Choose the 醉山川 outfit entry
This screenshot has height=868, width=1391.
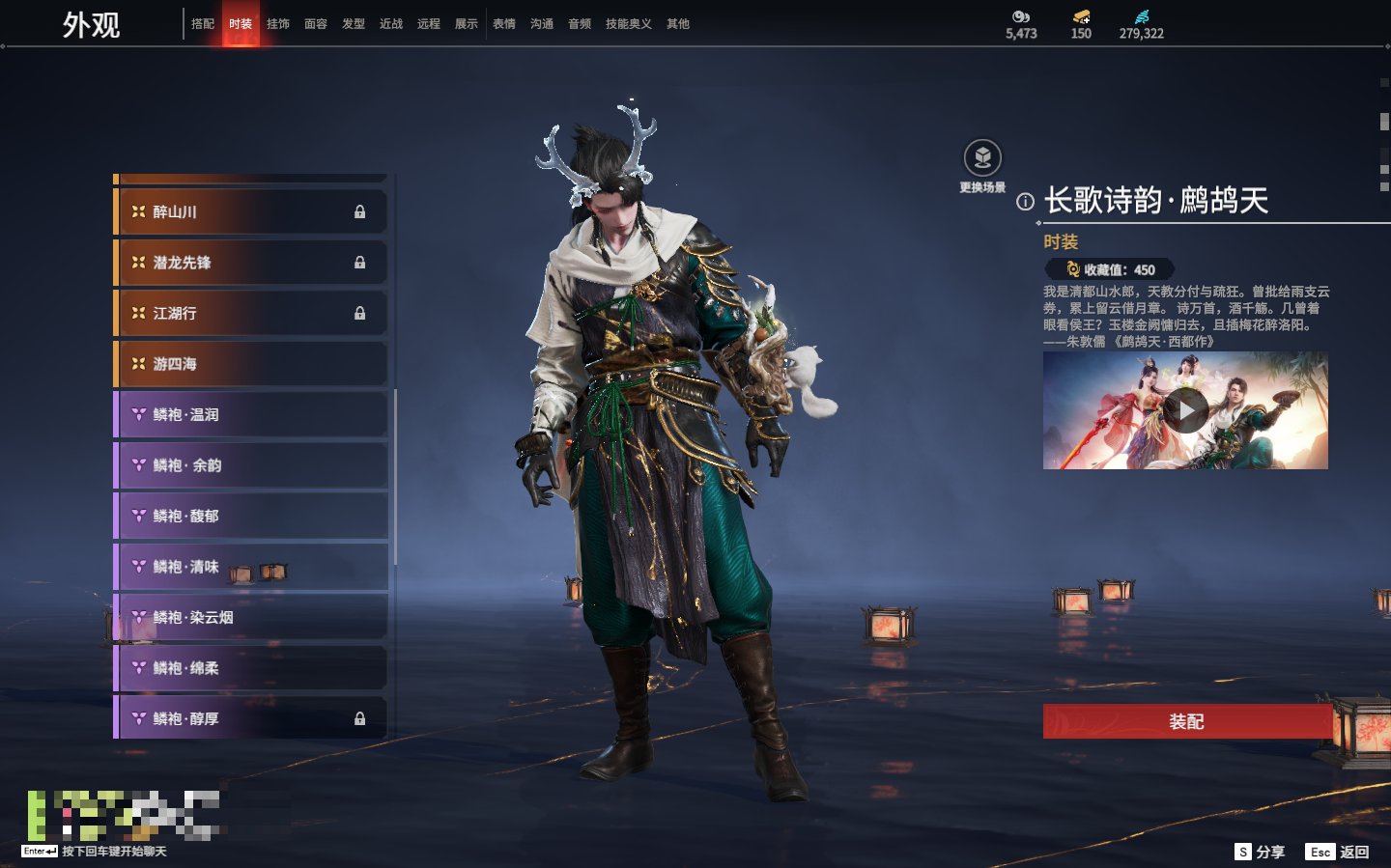tap(250, 211)
